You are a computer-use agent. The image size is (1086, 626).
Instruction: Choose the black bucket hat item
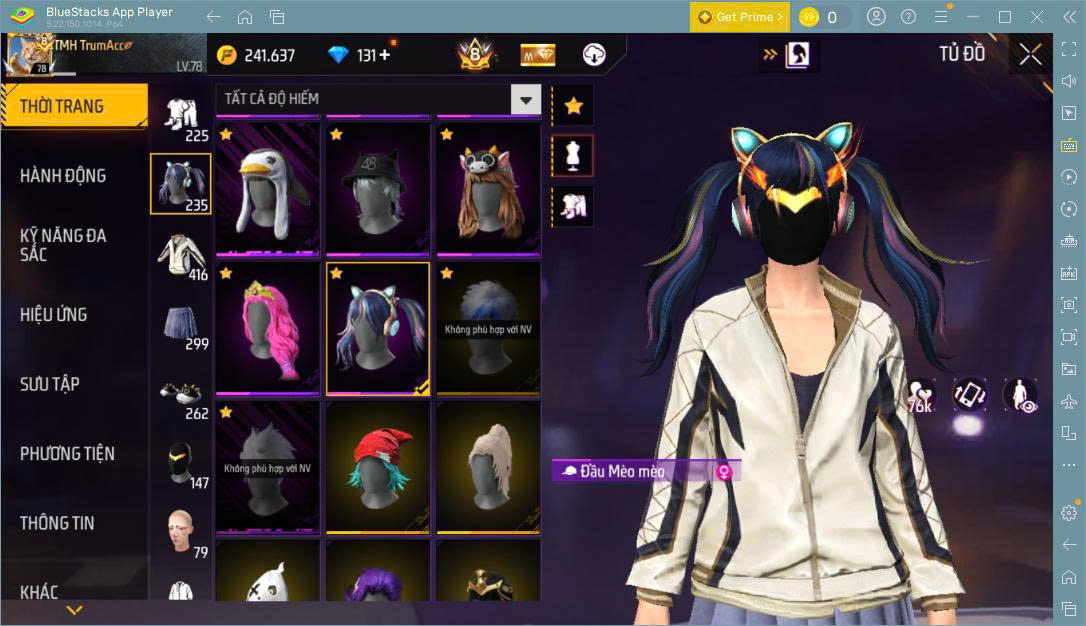pos(377,188)
